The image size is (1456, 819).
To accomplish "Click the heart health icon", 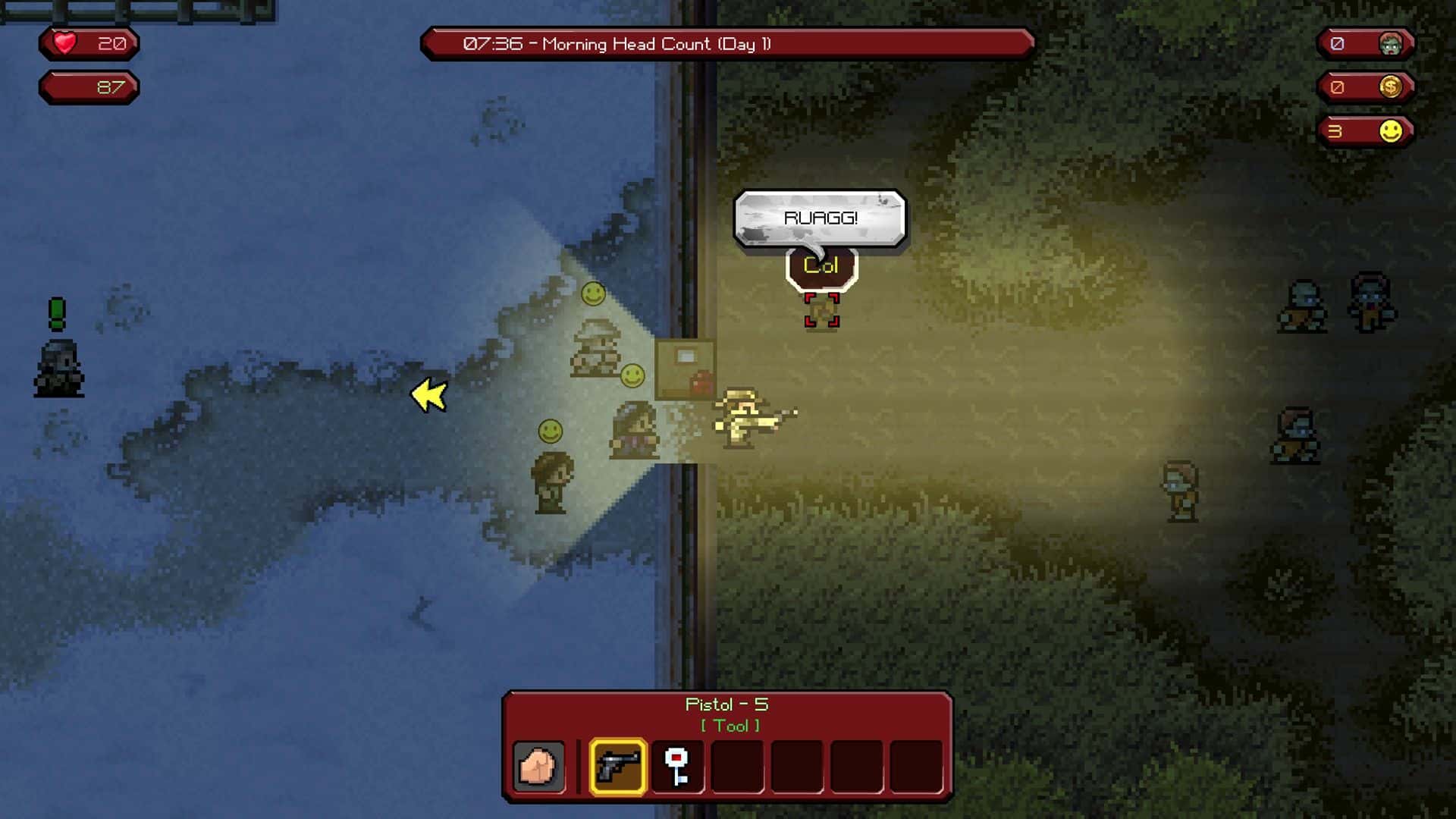I will coord(63,43).
